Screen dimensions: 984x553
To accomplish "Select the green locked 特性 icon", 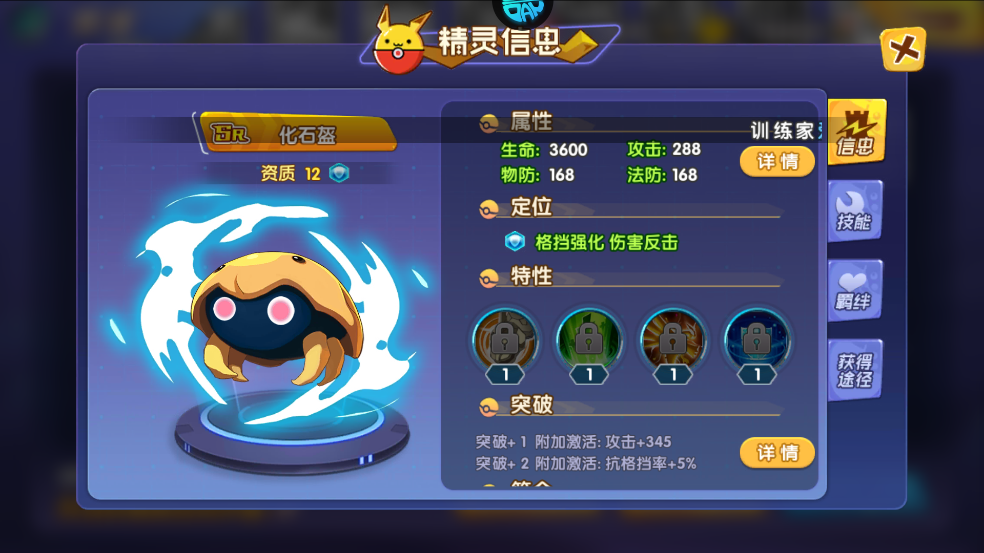I will pos(589,340).
